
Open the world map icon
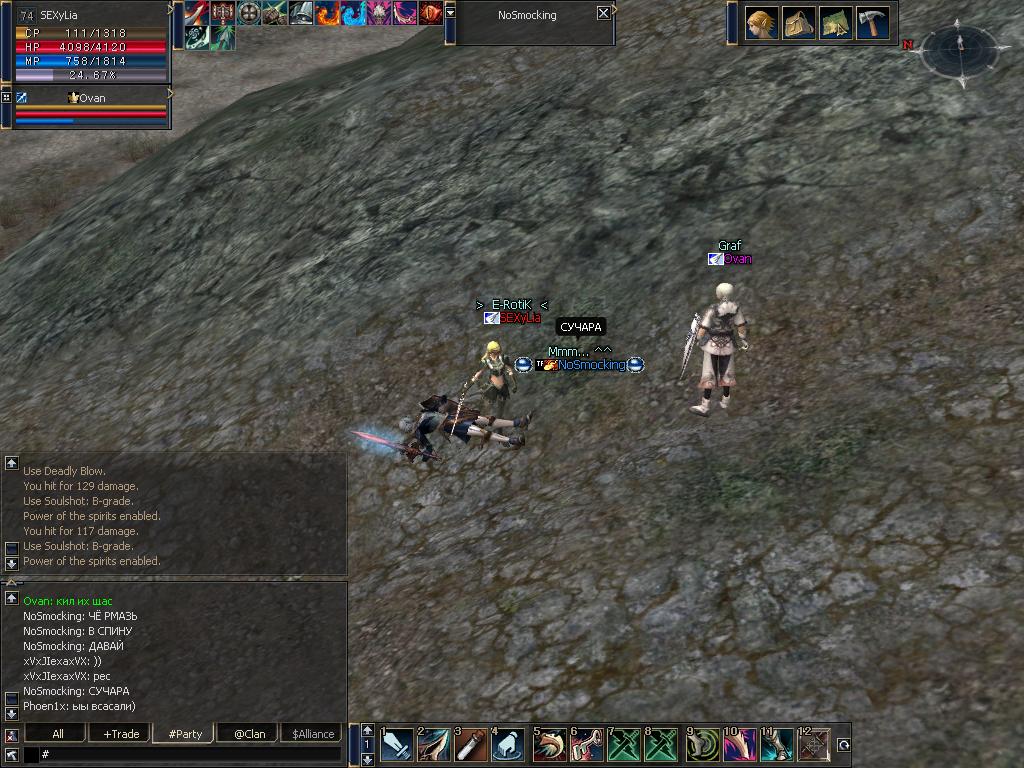(835, 23)
